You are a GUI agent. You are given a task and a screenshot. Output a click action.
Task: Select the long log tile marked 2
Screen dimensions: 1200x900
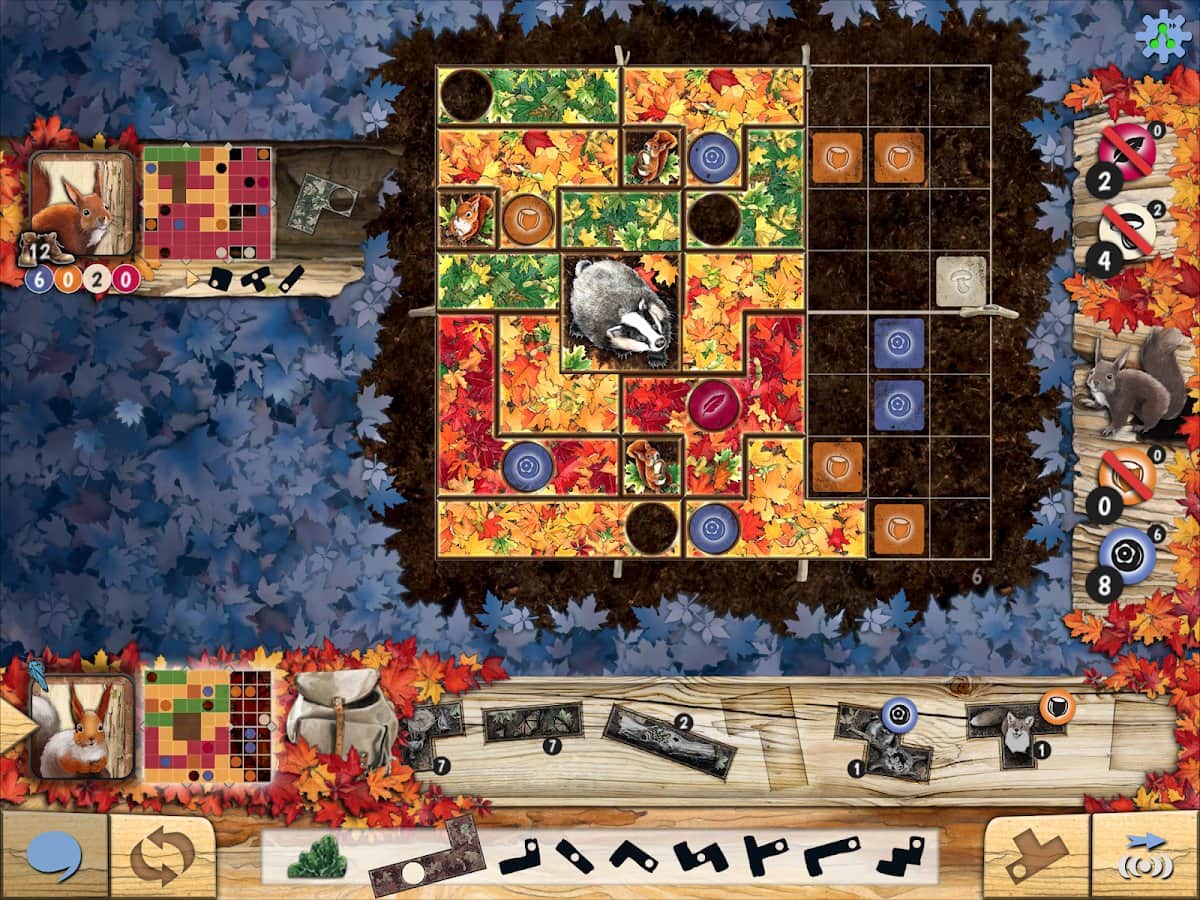click(671, 740)
